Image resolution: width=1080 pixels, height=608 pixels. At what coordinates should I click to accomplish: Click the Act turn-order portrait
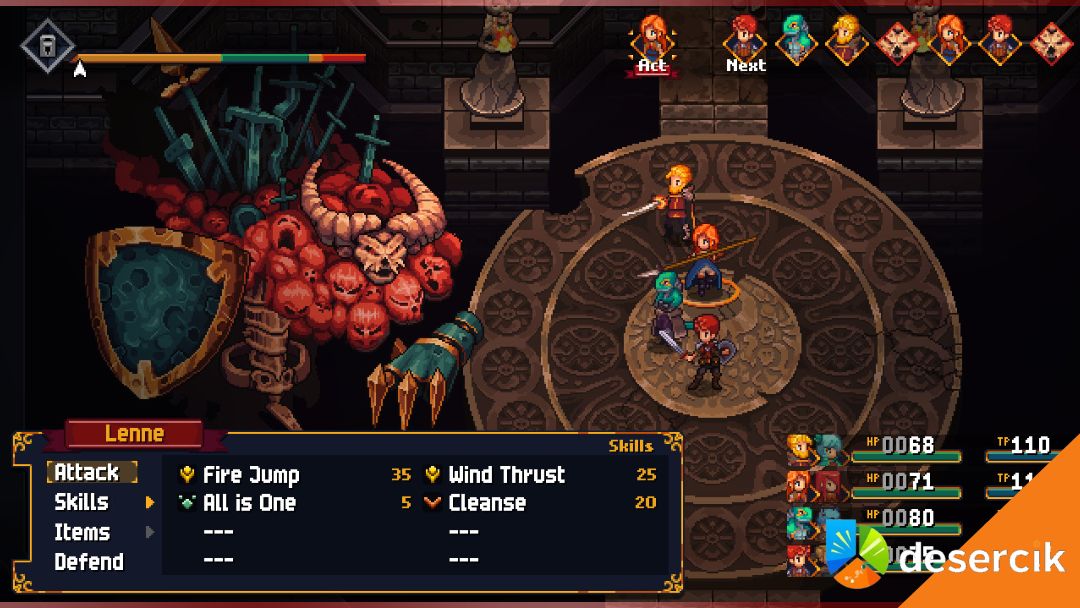point(652,38)
